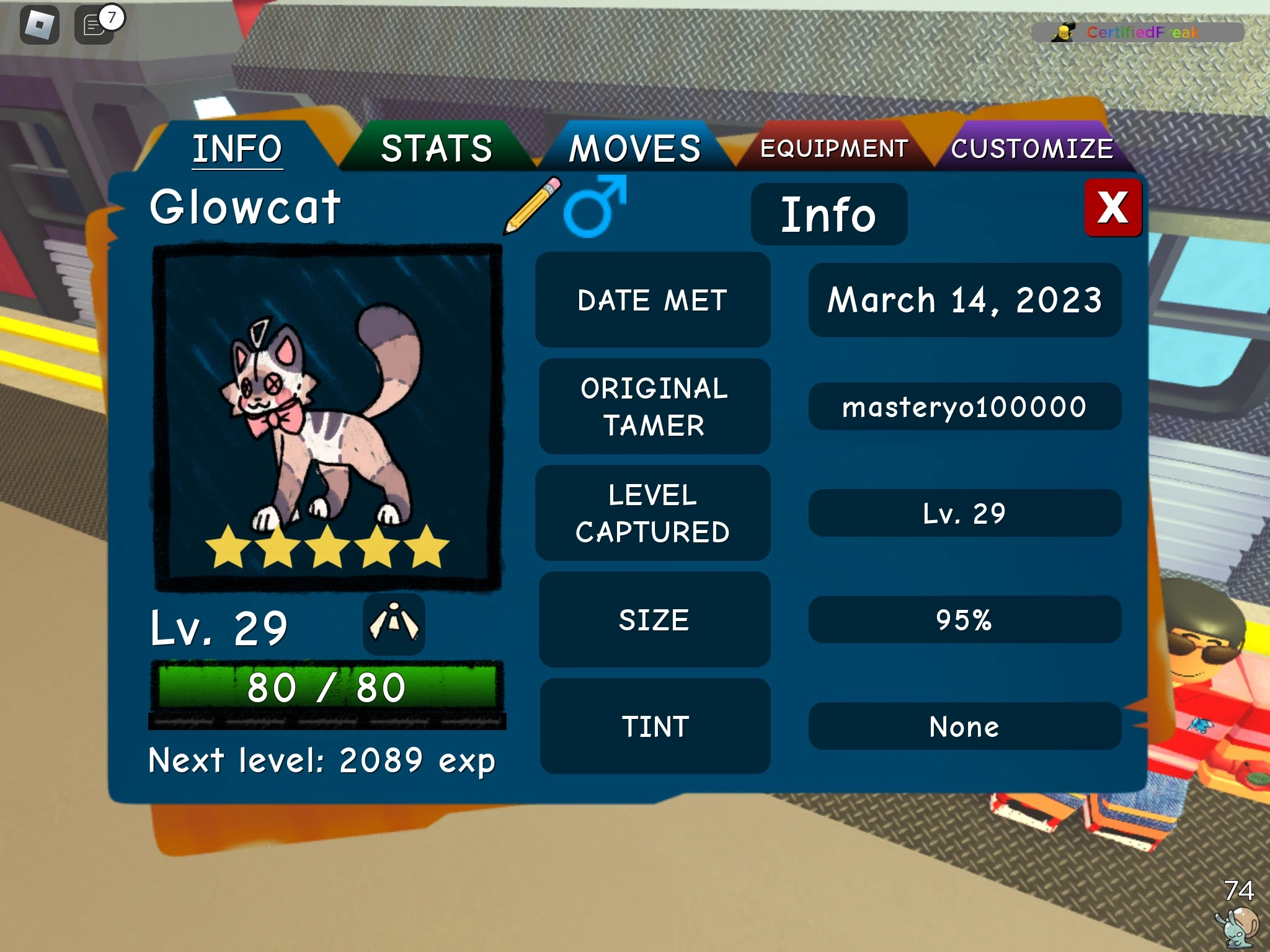Open the Level Captured value box showing Lv. 29
The image size is (1270, 952).
pos(965,513)
